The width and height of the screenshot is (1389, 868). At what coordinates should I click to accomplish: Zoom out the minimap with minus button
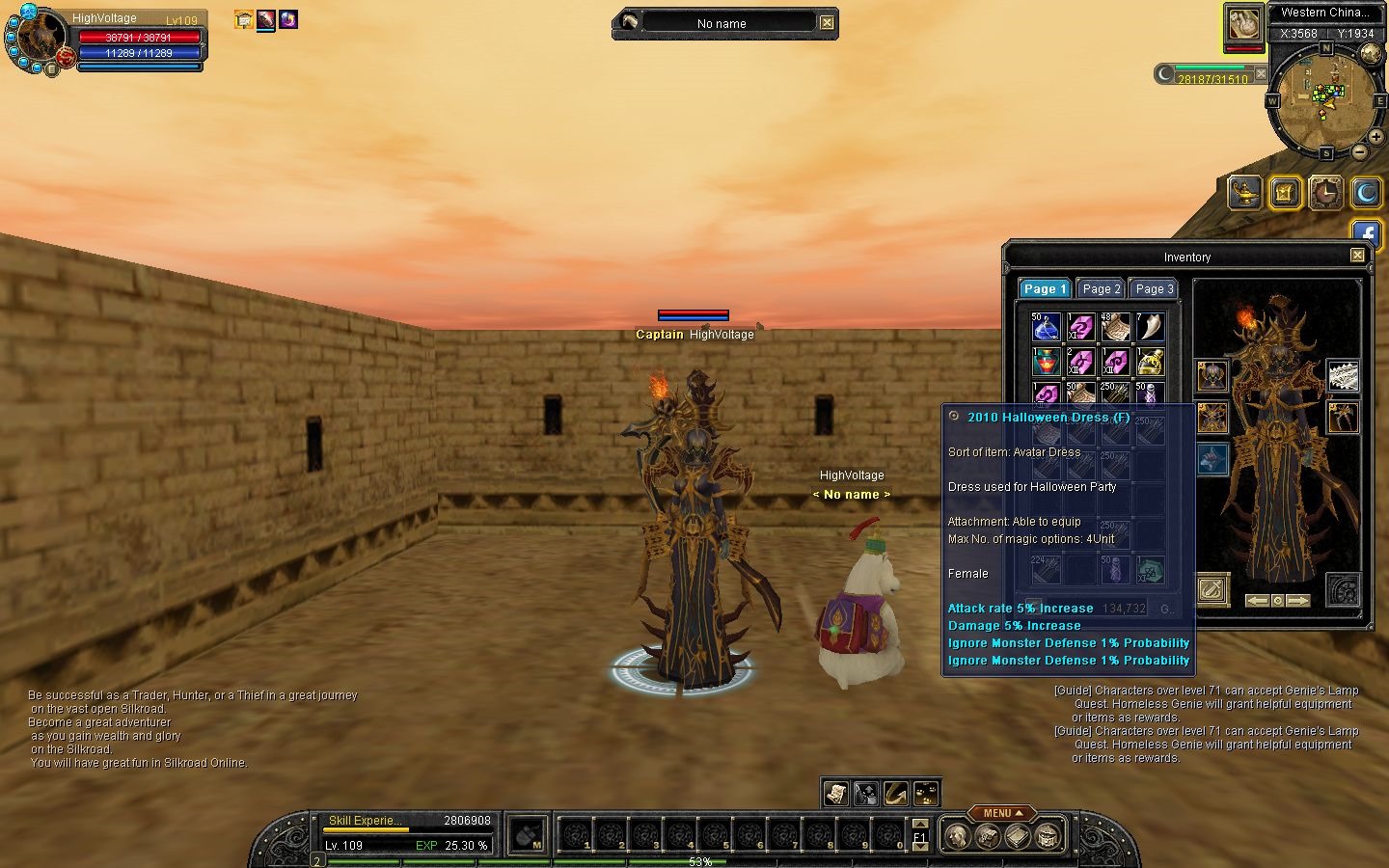click(x=1359, y=151)
